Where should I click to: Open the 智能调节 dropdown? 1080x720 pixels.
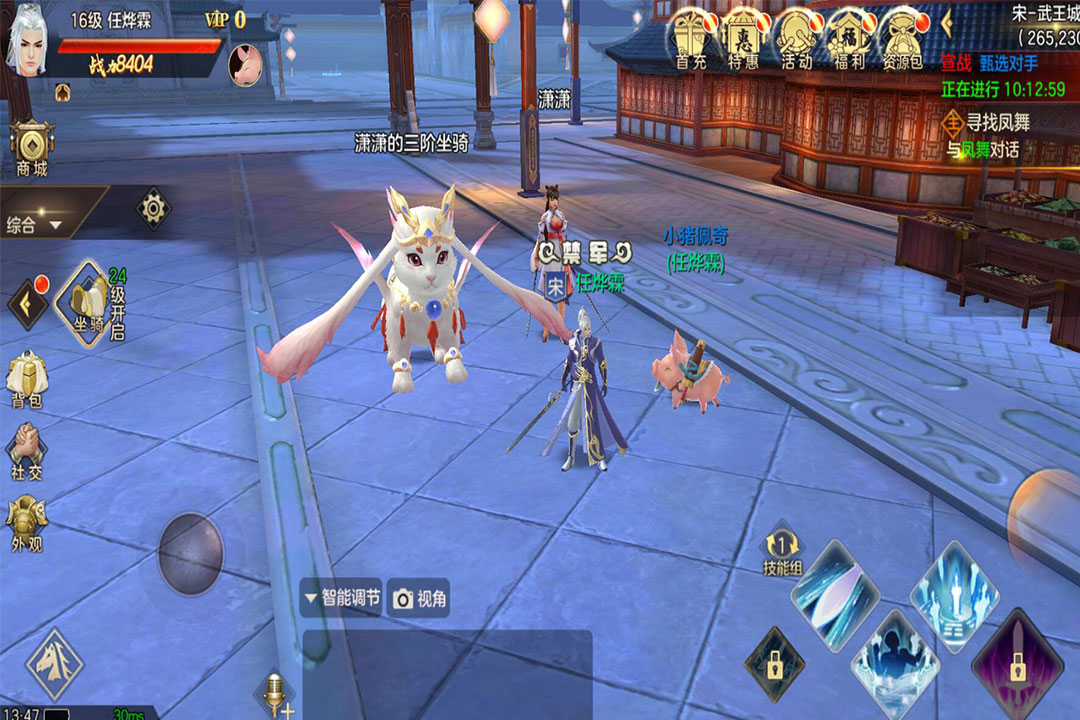(x=342, y=598)
